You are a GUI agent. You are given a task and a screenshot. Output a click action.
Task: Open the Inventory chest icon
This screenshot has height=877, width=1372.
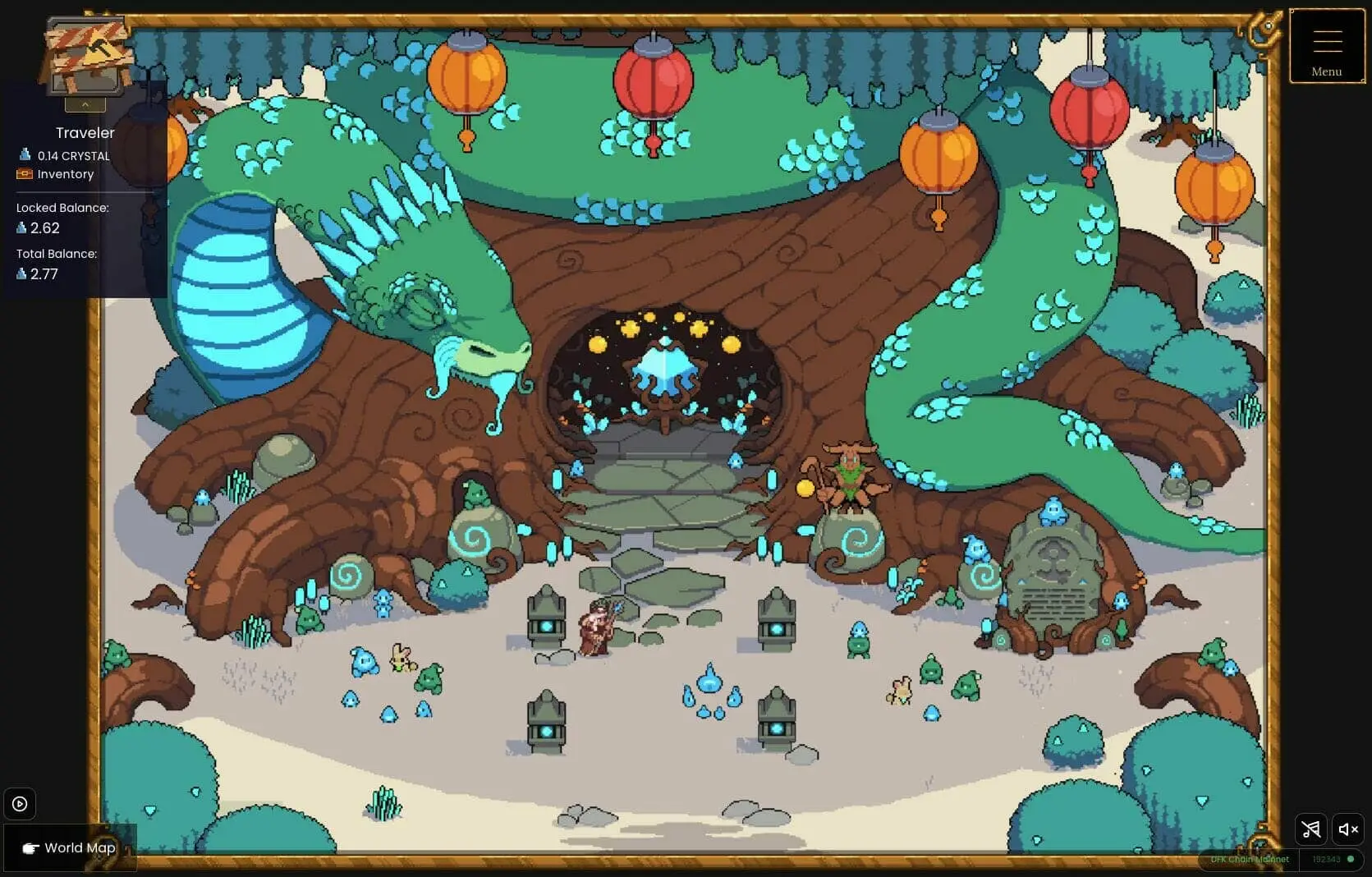24,173
